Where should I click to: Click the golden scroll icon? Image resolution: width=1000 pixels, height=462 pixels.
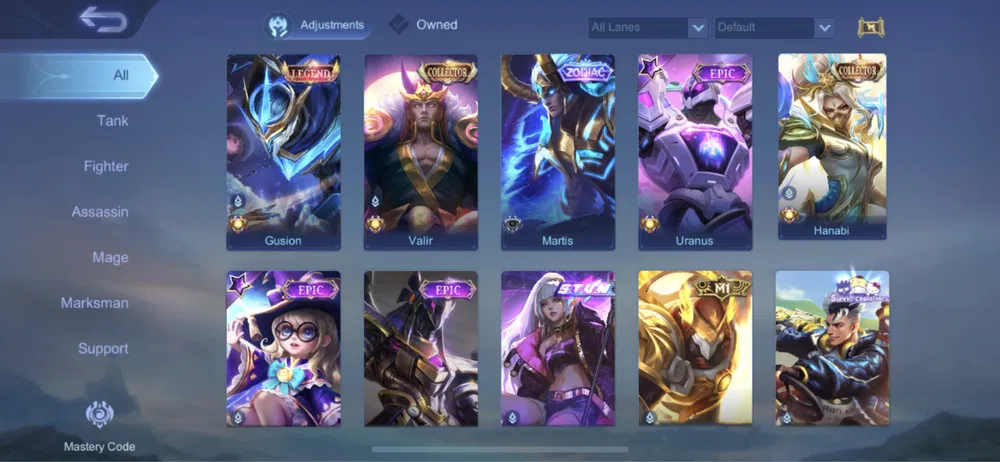click(x=871, y=27)
